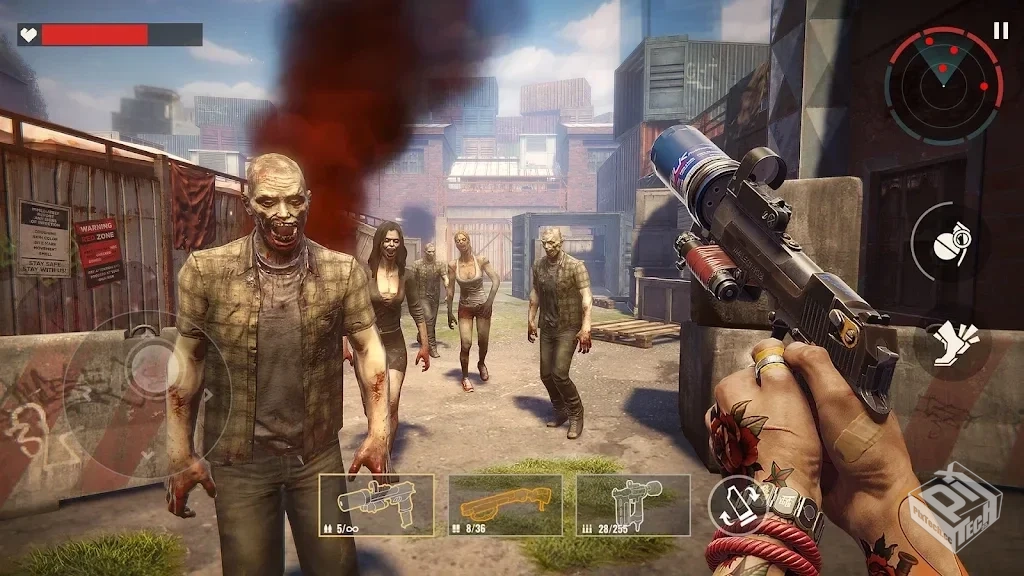Switch to the orange shotgun slot

(x=505, y=505)
